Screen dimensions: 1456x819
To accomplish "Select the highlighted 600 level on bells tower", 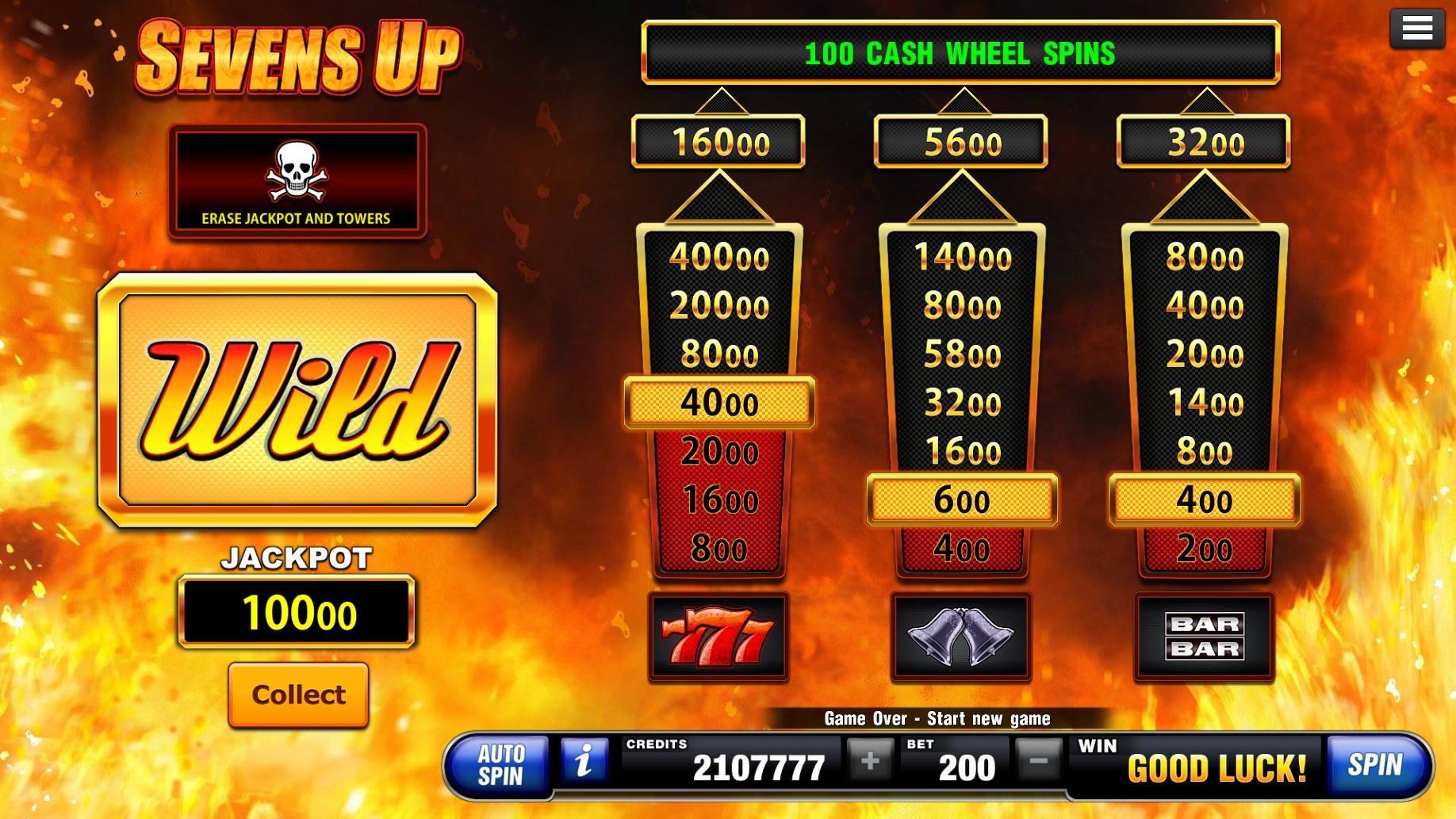I will (x=961, y=500).
